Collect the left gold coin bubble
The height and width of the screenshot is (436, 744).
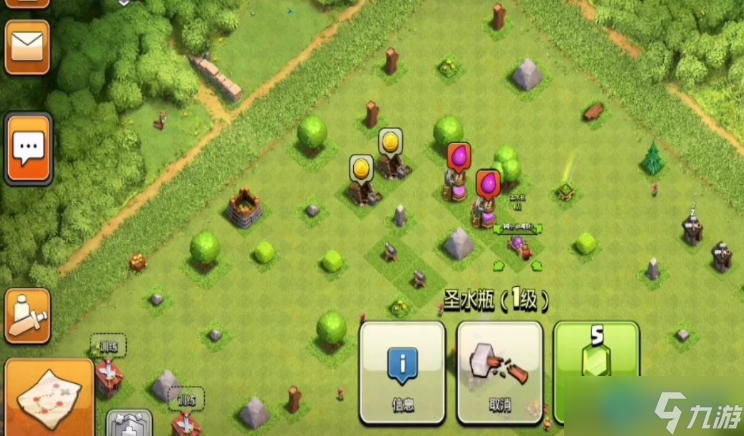coord(361,167)
